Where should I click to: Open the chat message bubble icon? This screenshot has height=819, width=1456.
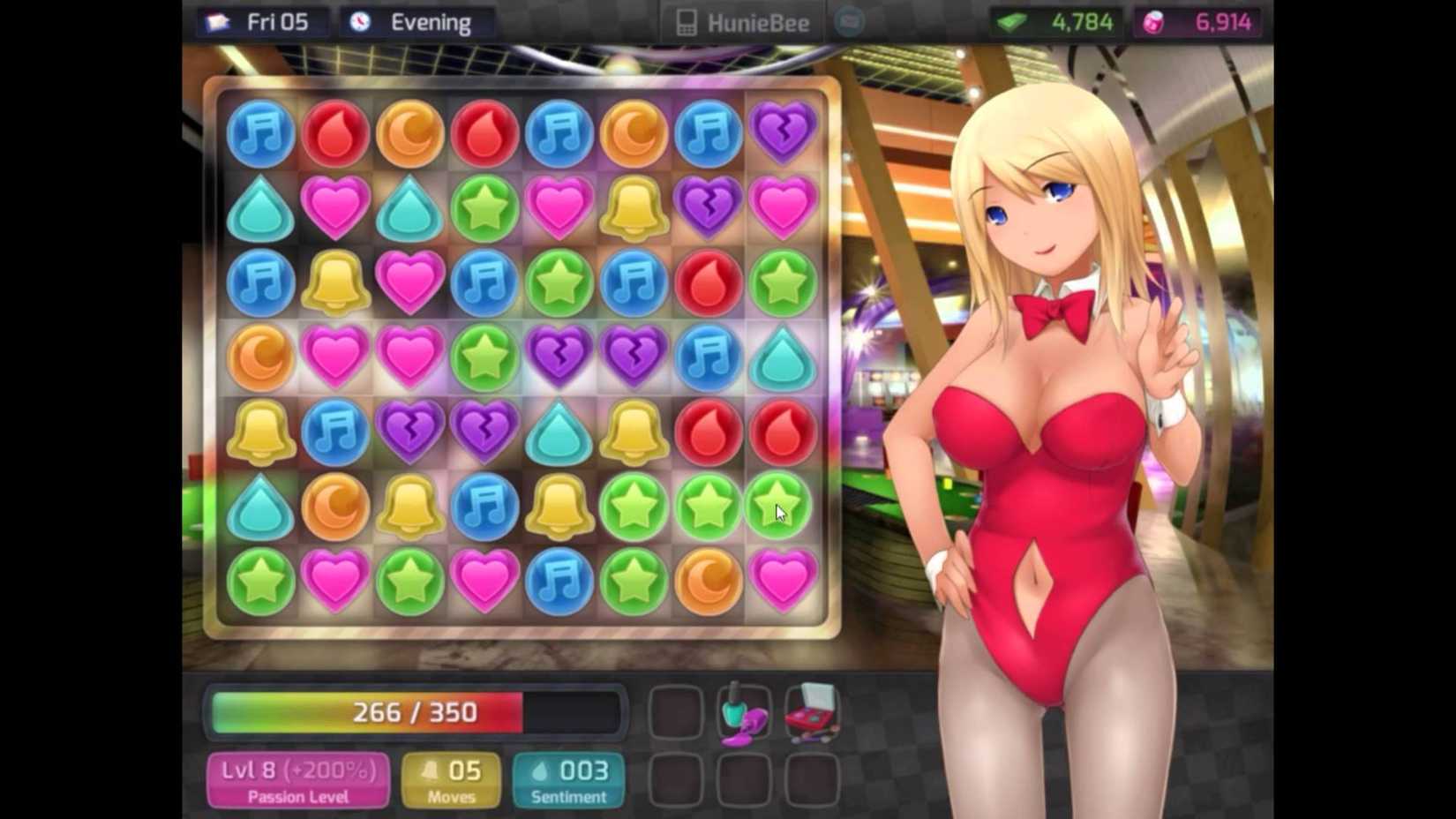[848, 22]
